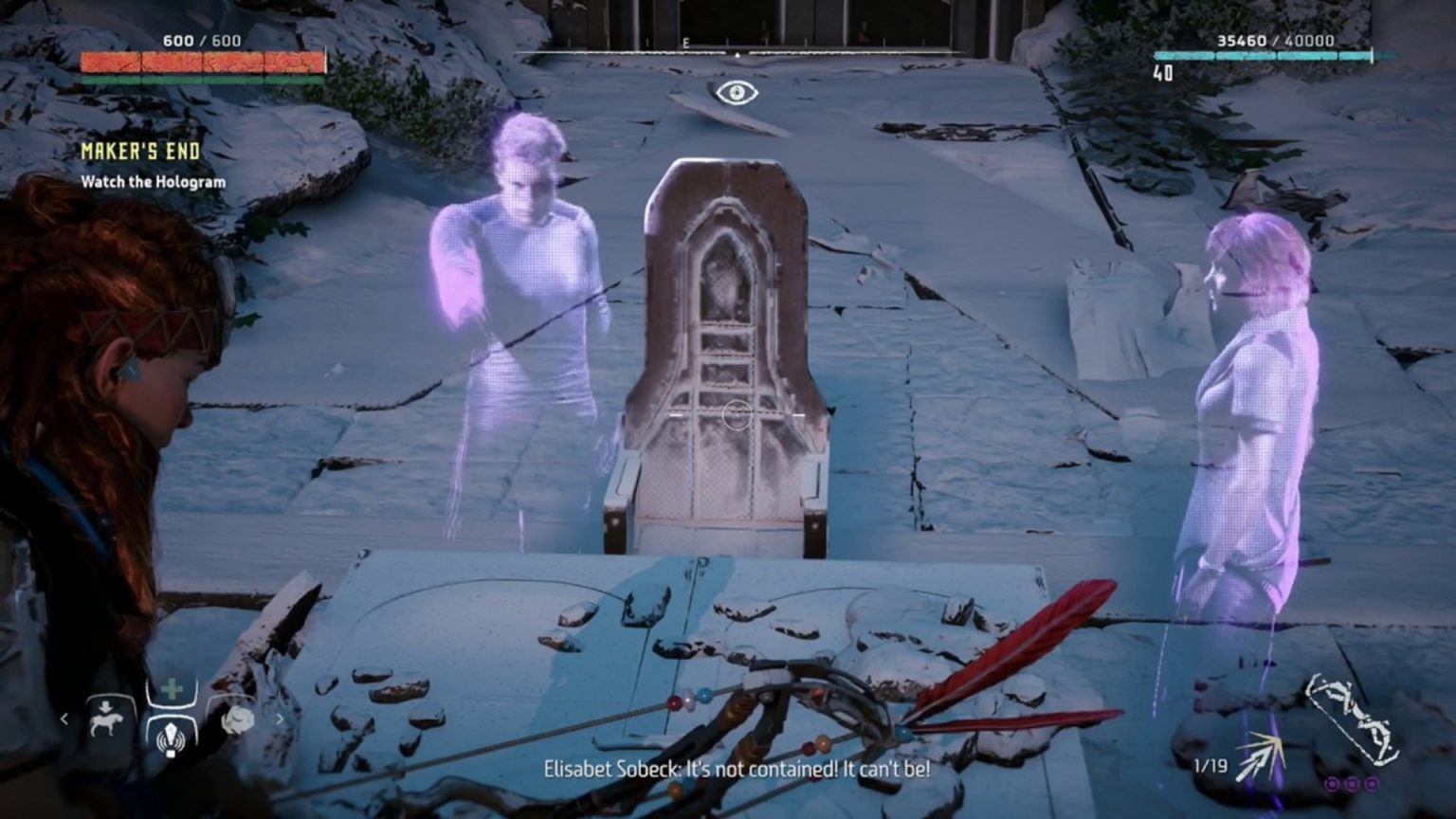Click the arrow ammo type icon

click(x=1260, y=756)
